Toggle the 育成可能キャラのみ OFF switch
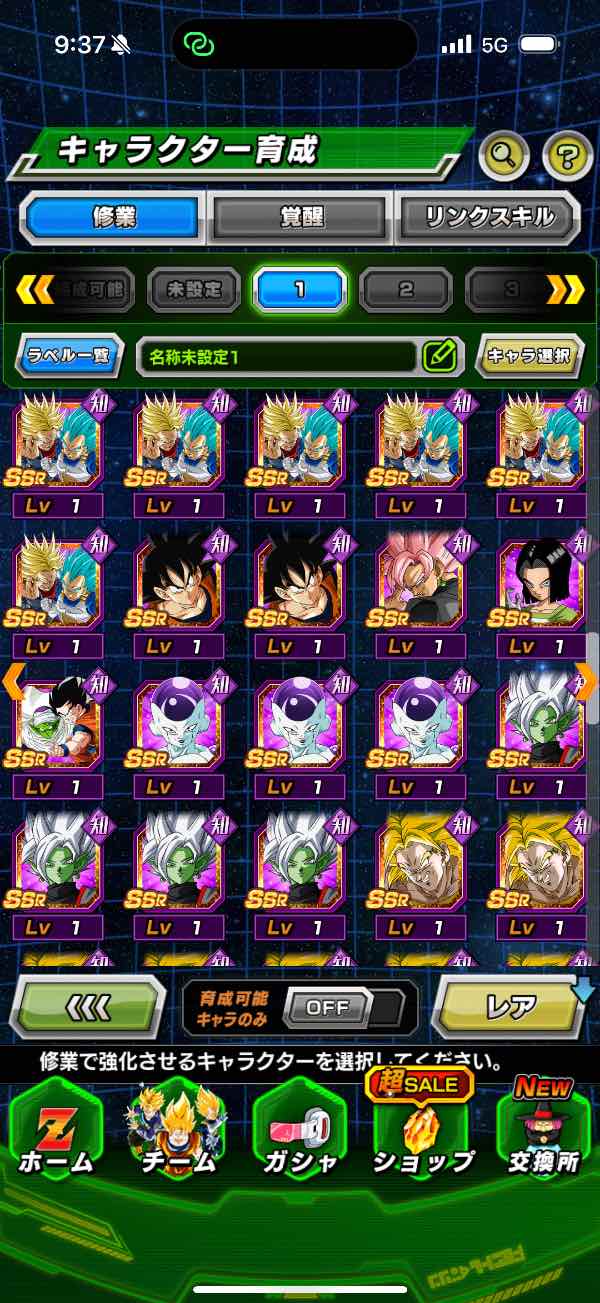 (327, 1008)
